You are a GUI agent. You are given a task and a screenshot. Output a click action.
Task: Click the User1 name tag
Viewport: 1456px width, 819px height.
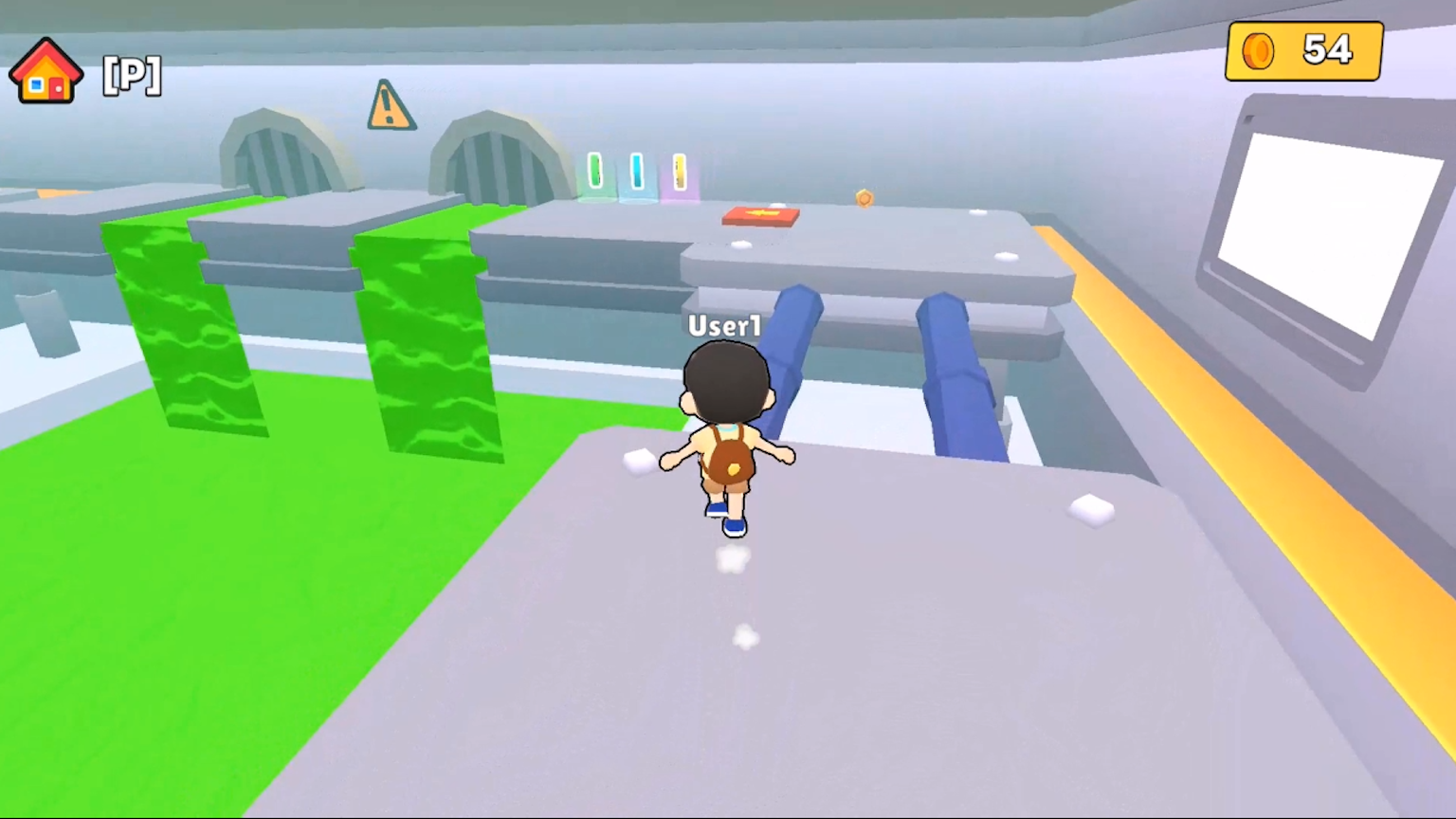pos(724,326)
